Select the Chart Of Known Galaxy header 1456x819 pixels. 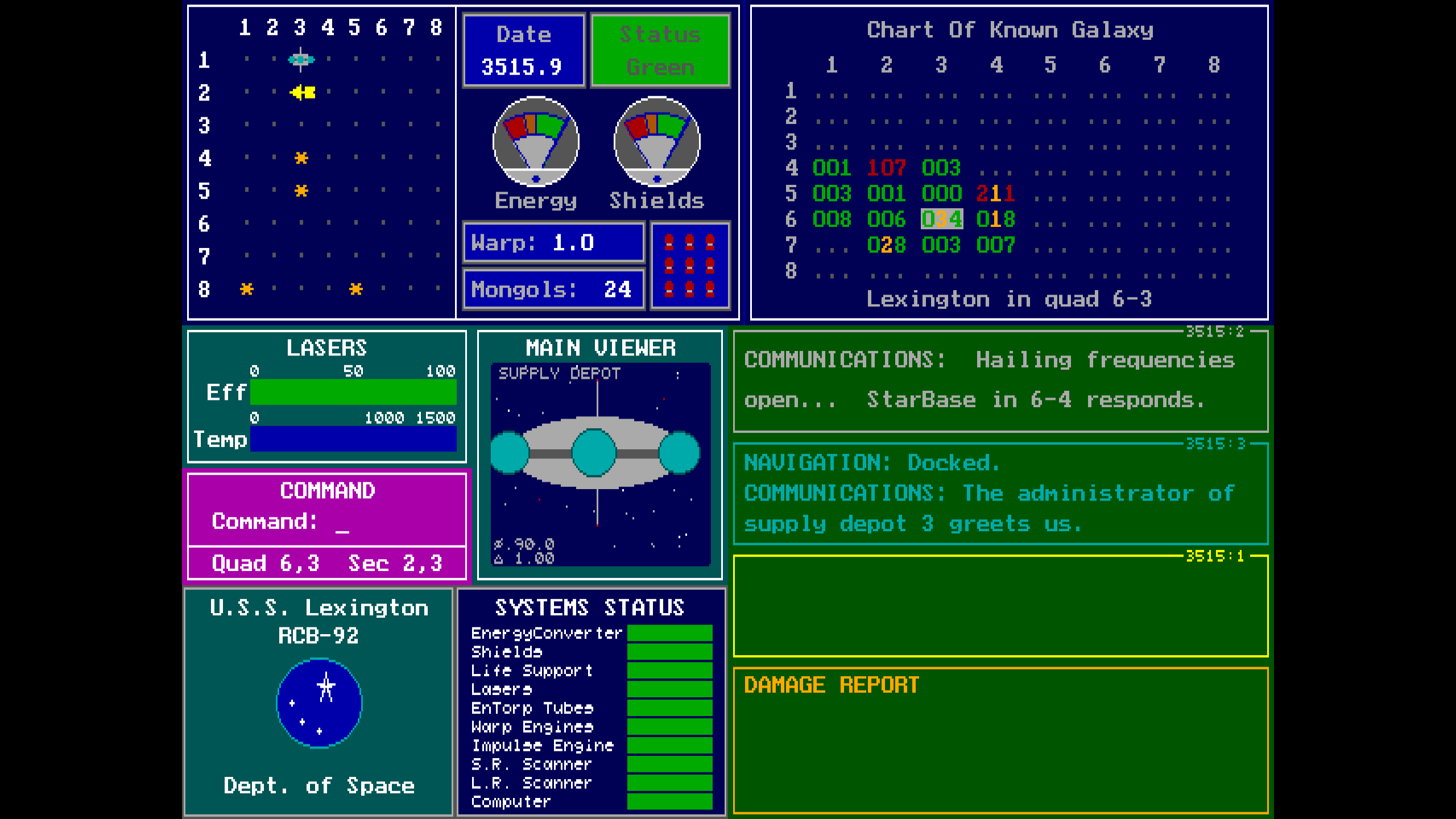(x=1011, y=30)
